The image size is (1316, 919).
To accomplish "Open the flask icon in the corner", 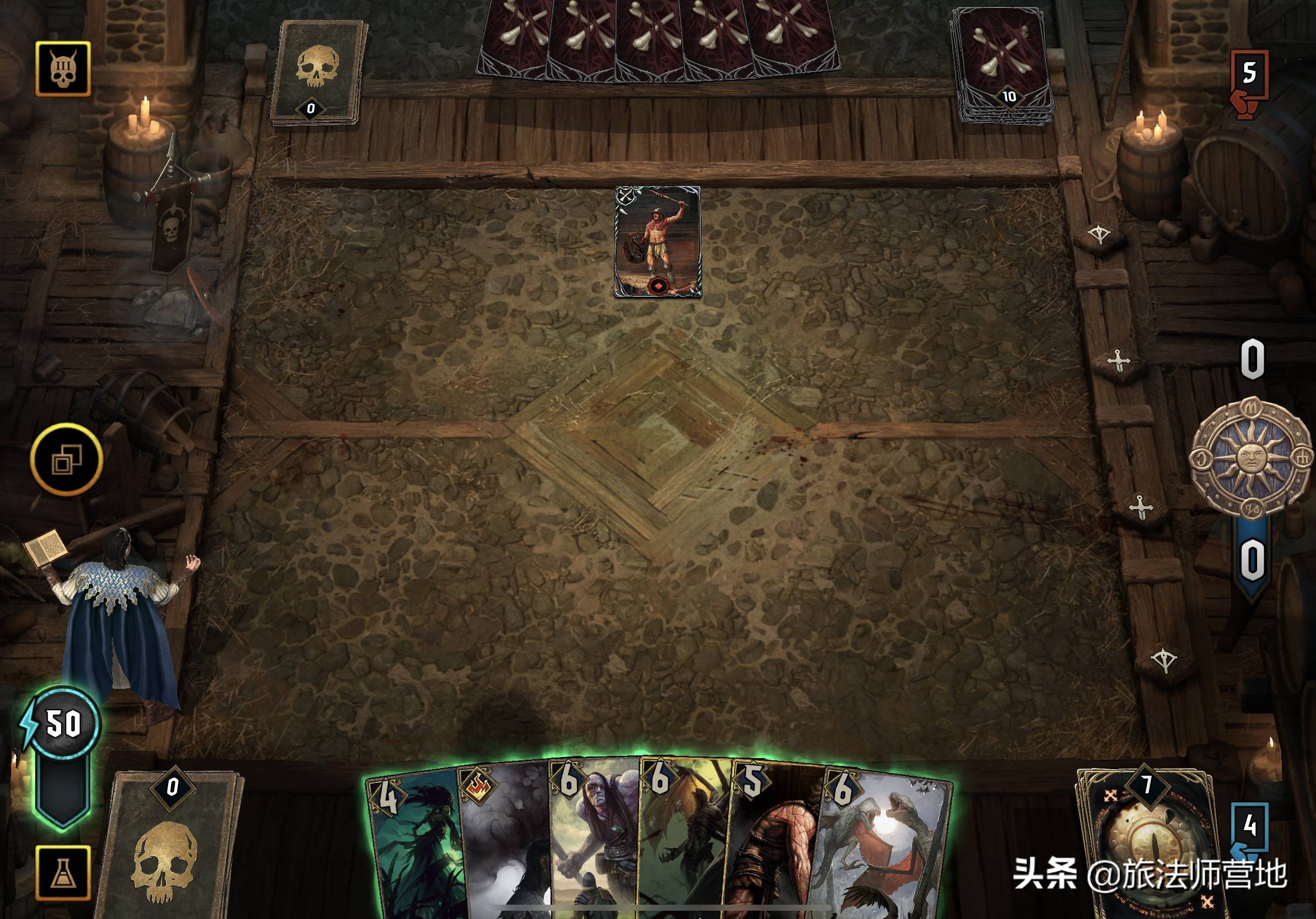I will pos(63,873).
